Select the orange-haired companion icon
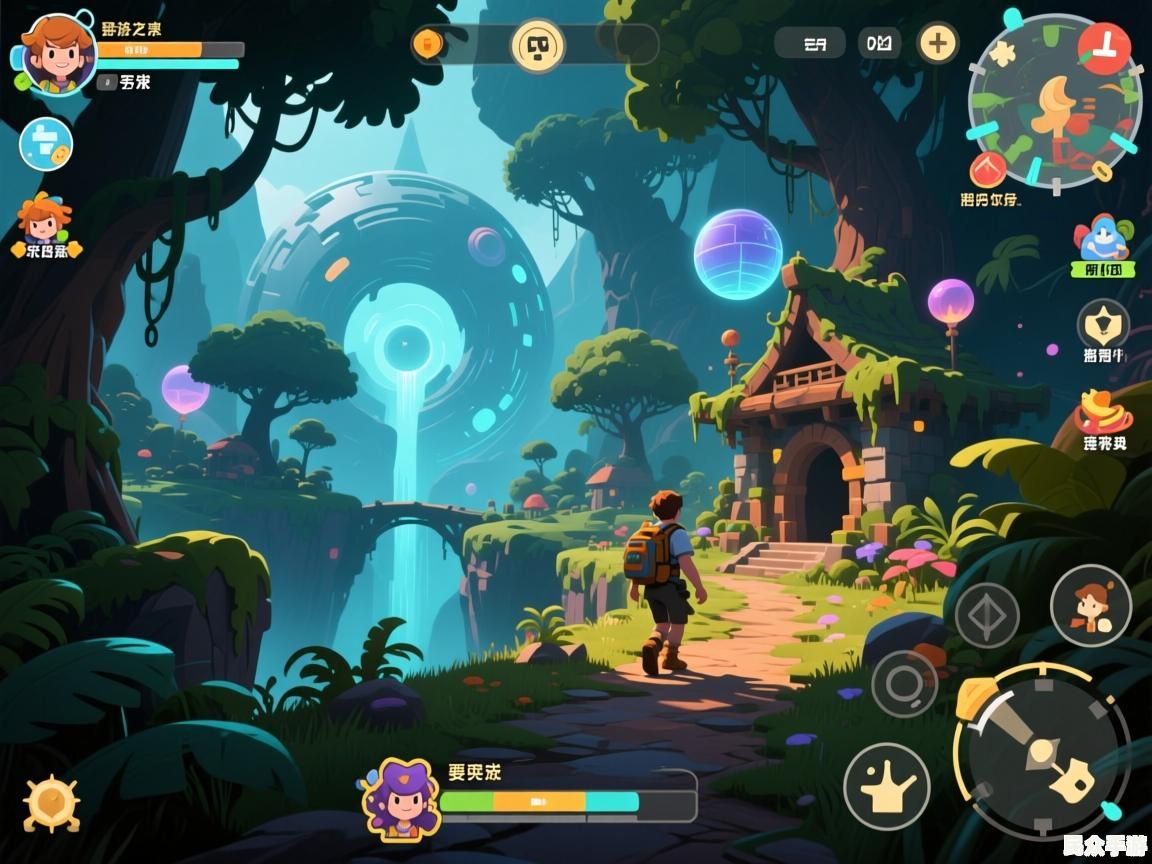This screenshot has height=864, width=1152. [x=44, y=221]
